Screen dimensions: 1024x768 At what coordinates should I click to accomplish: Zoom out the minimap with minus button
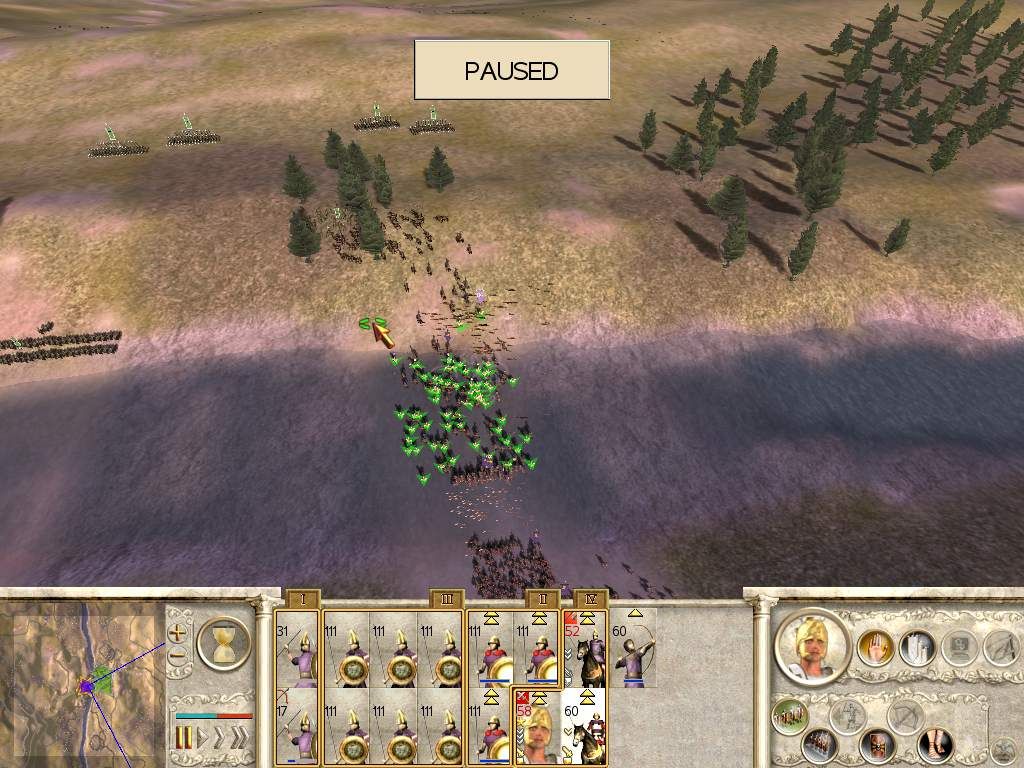pyautogui.click(x=177, y=657)
